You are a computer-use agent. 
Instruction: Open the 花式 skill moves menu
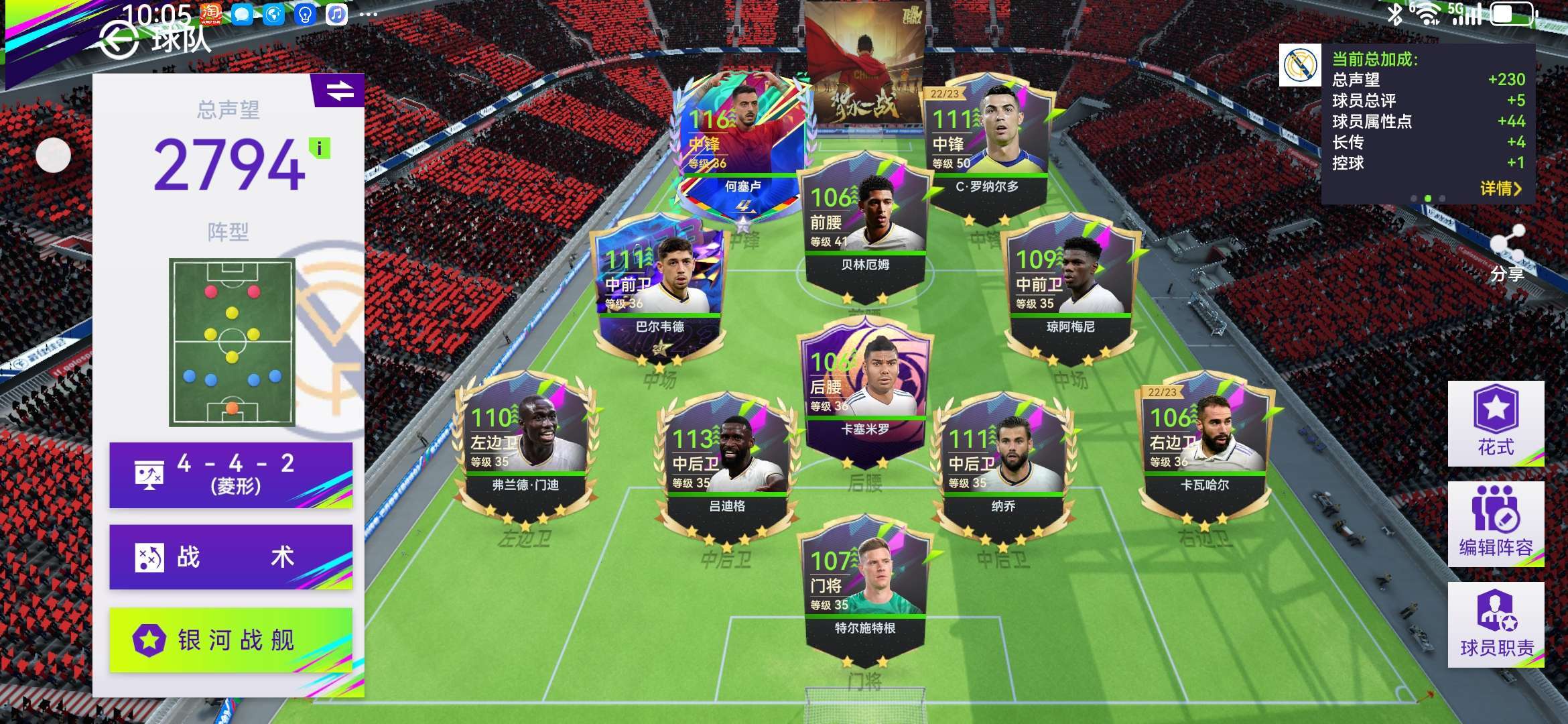[x=1496, y=423]
